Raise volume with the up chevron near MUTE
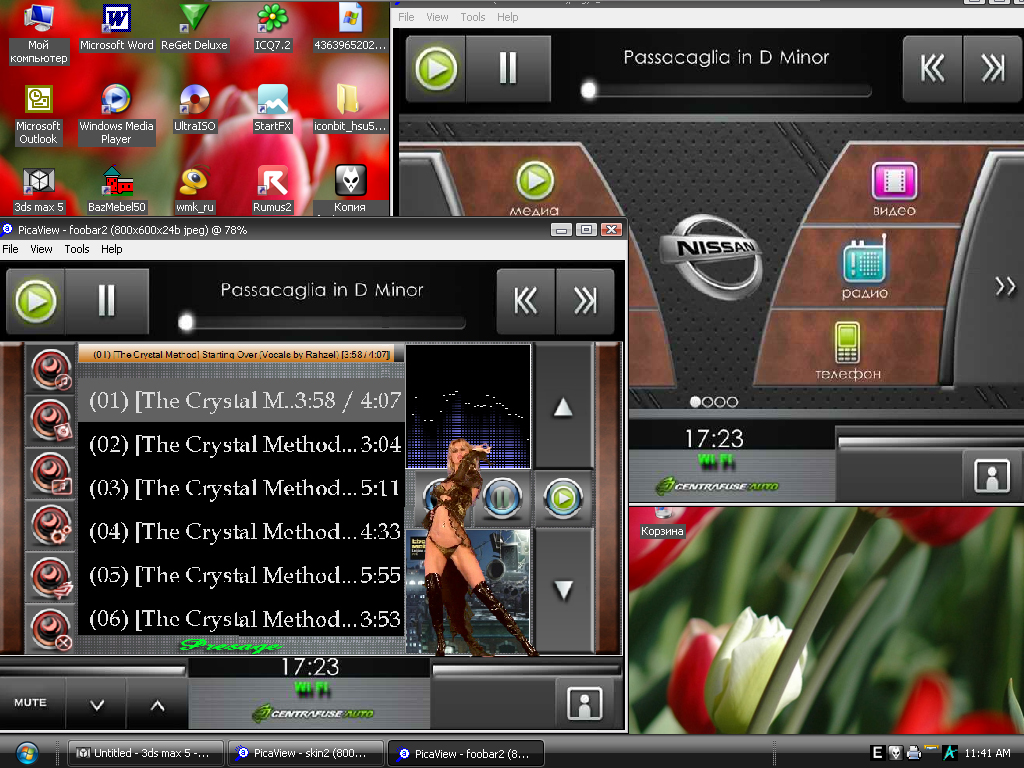 coord(157,704)
